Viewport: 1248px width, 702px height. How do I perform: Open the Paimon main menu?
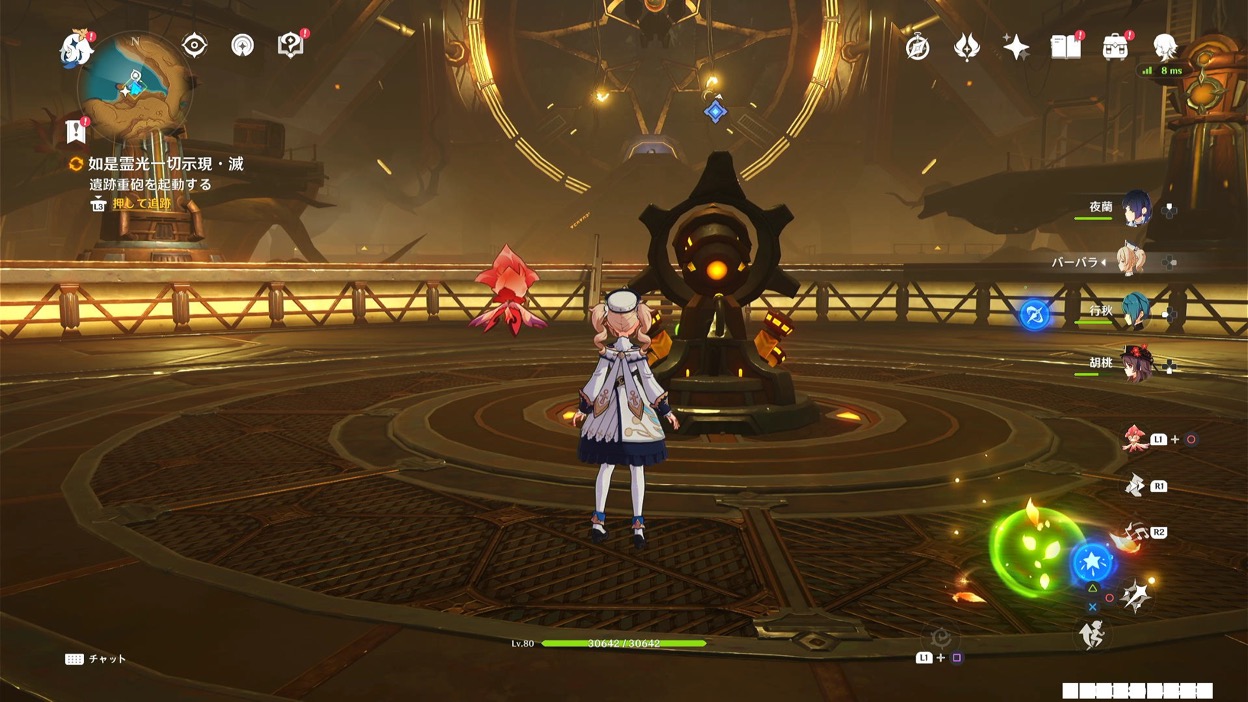[x=76, y=48]
